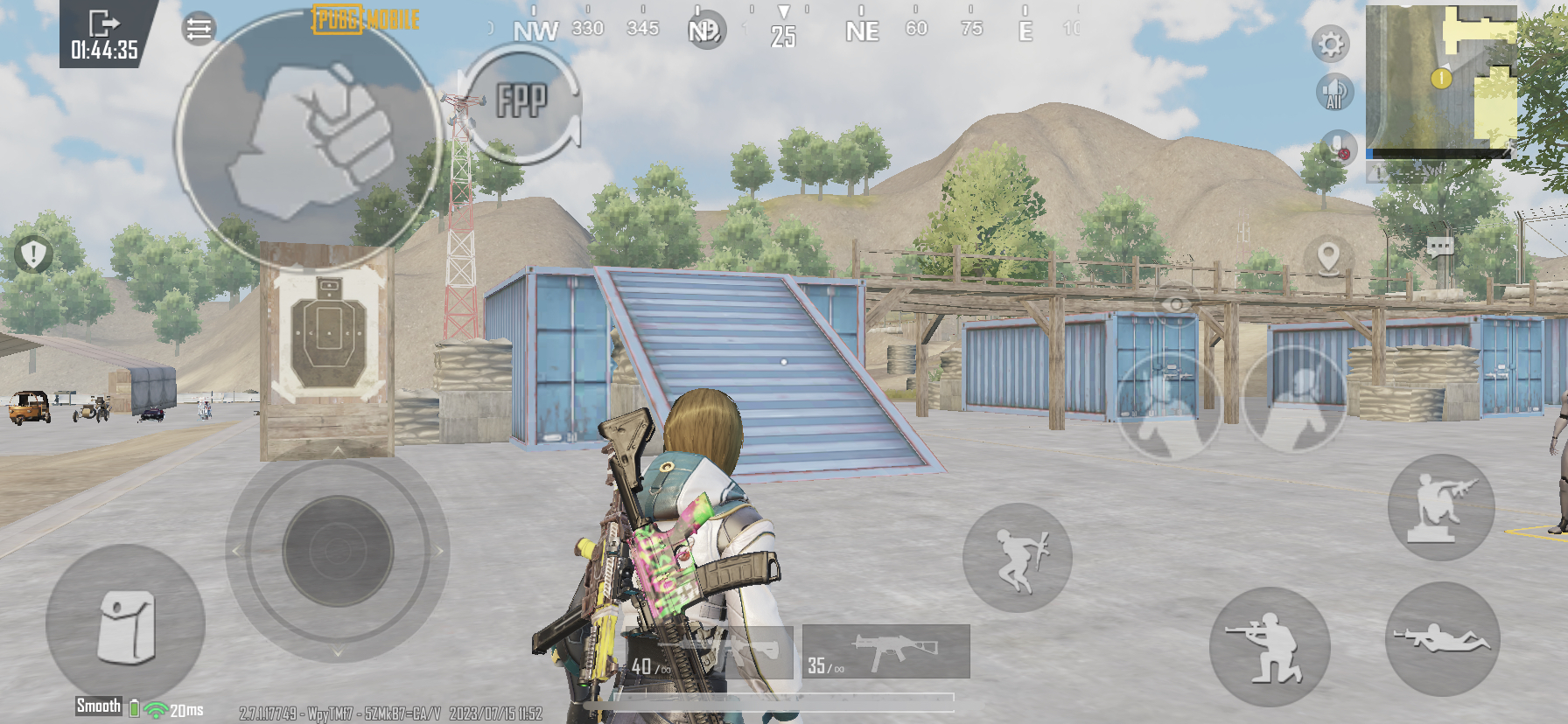This screenshot has height=724, width=1568.
Task: Open the minimap
Action: (x=1440, y=80)
